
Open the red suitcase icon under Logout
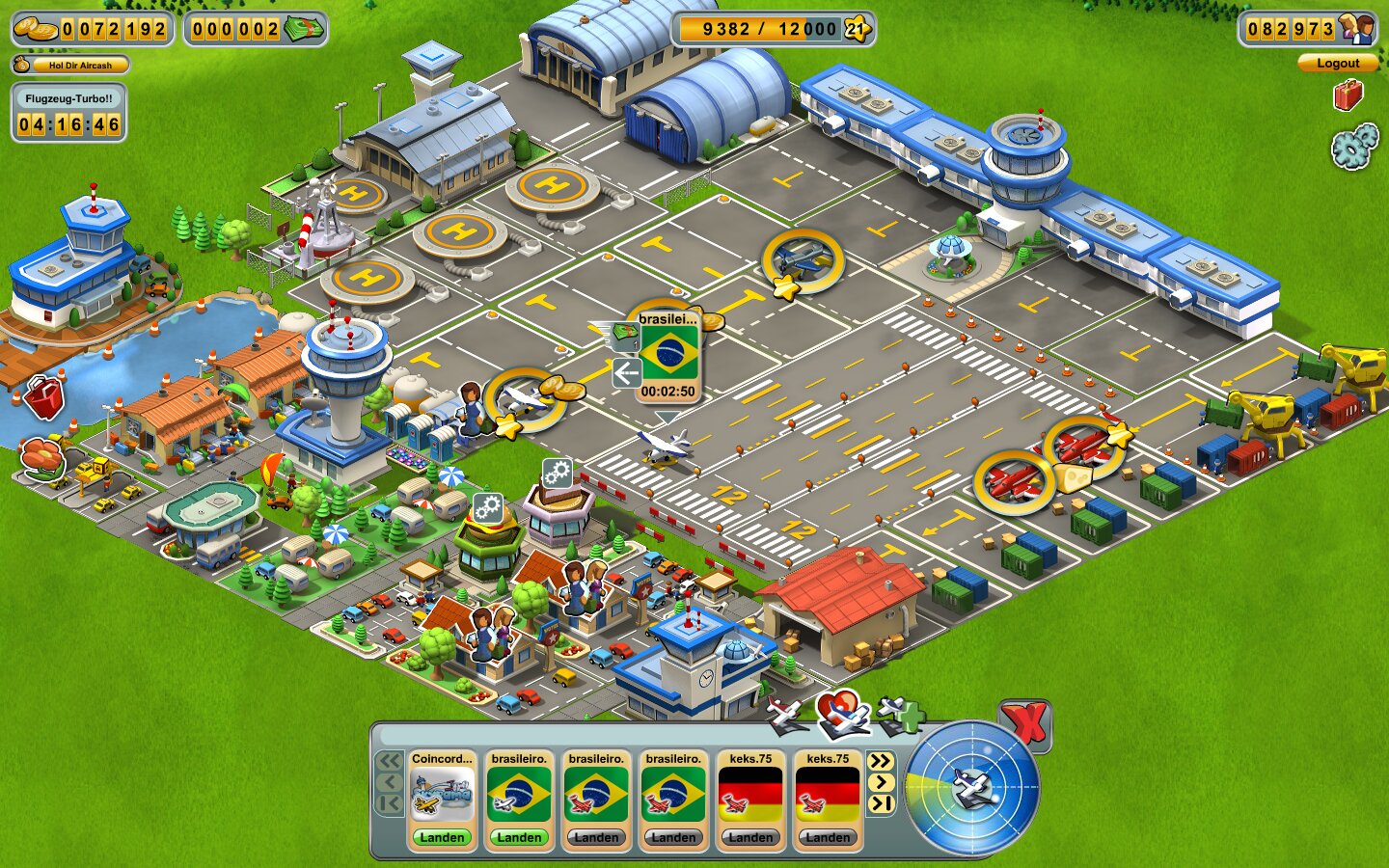click(x=1348, y=95)
